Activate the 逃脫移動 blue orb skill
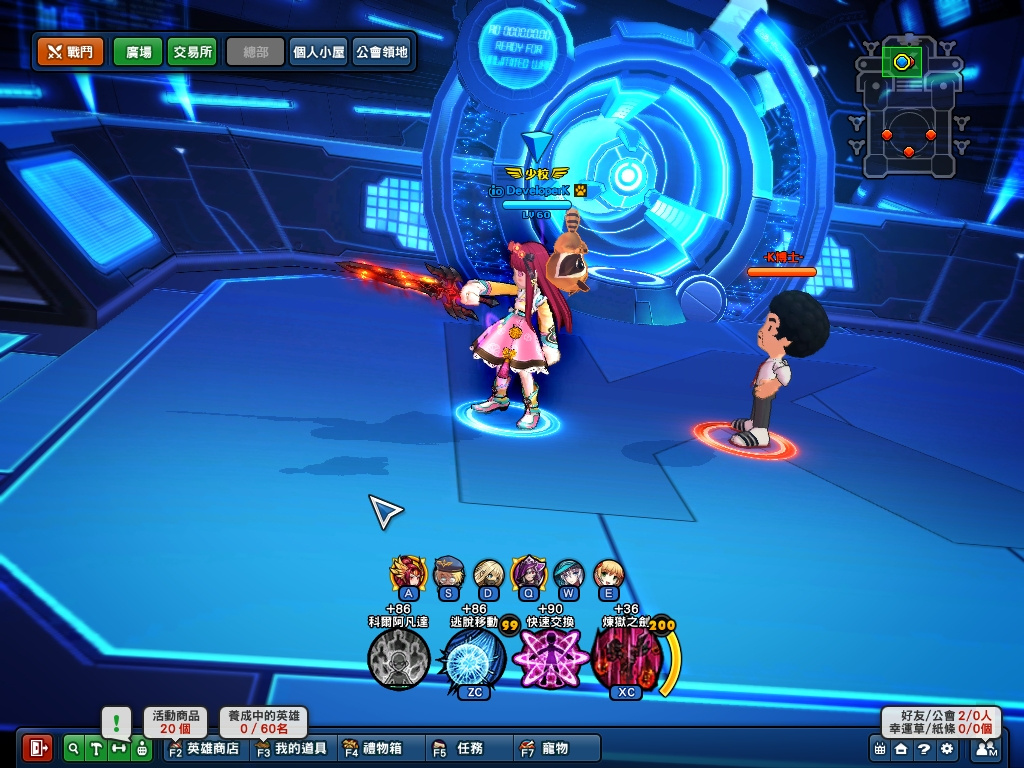This screenshot has height=768, width=1024. (x=472, y=659)
